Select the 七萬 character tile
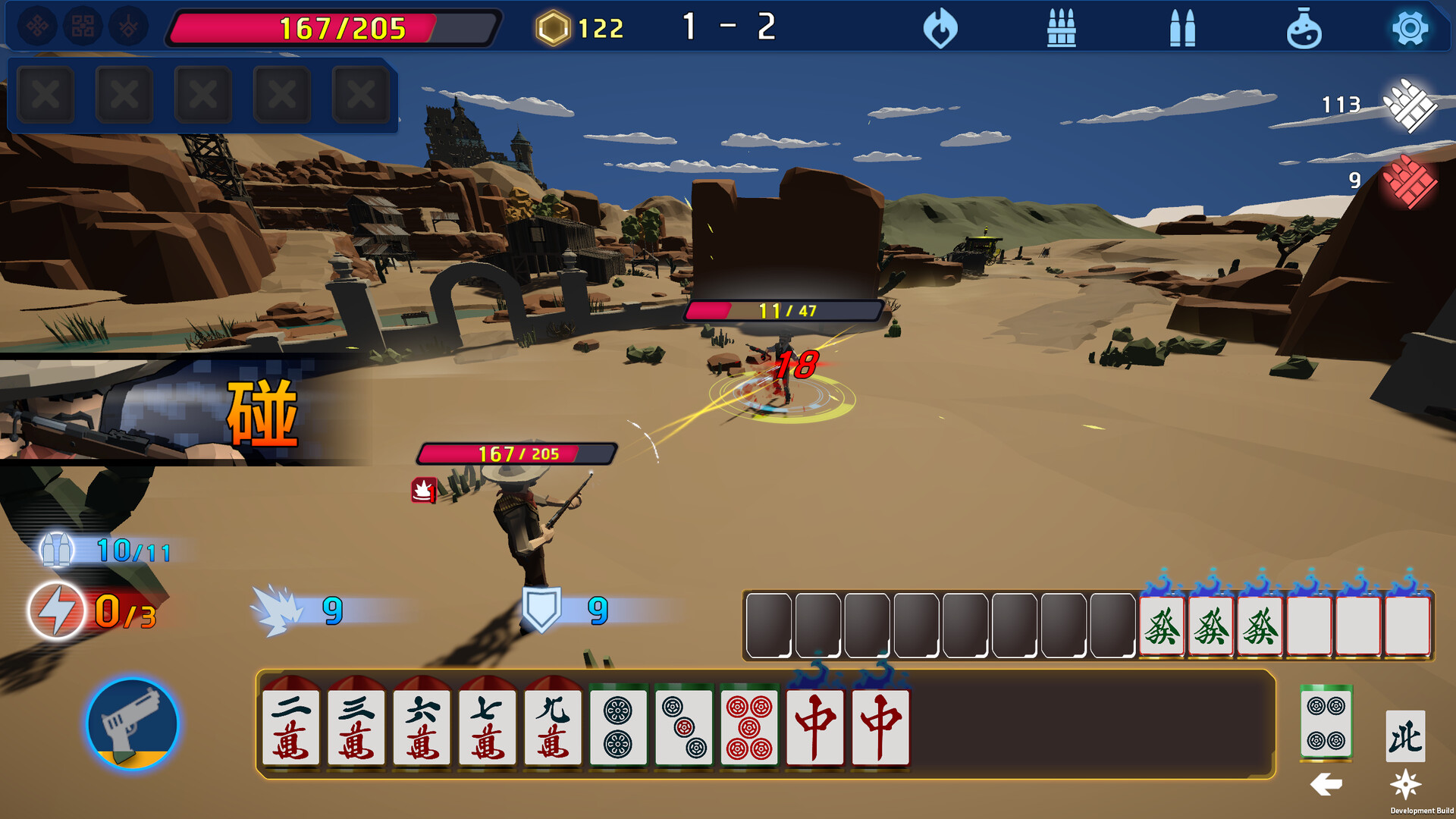The height and width of the screenshot is (819, 1456). coord(487,726)
